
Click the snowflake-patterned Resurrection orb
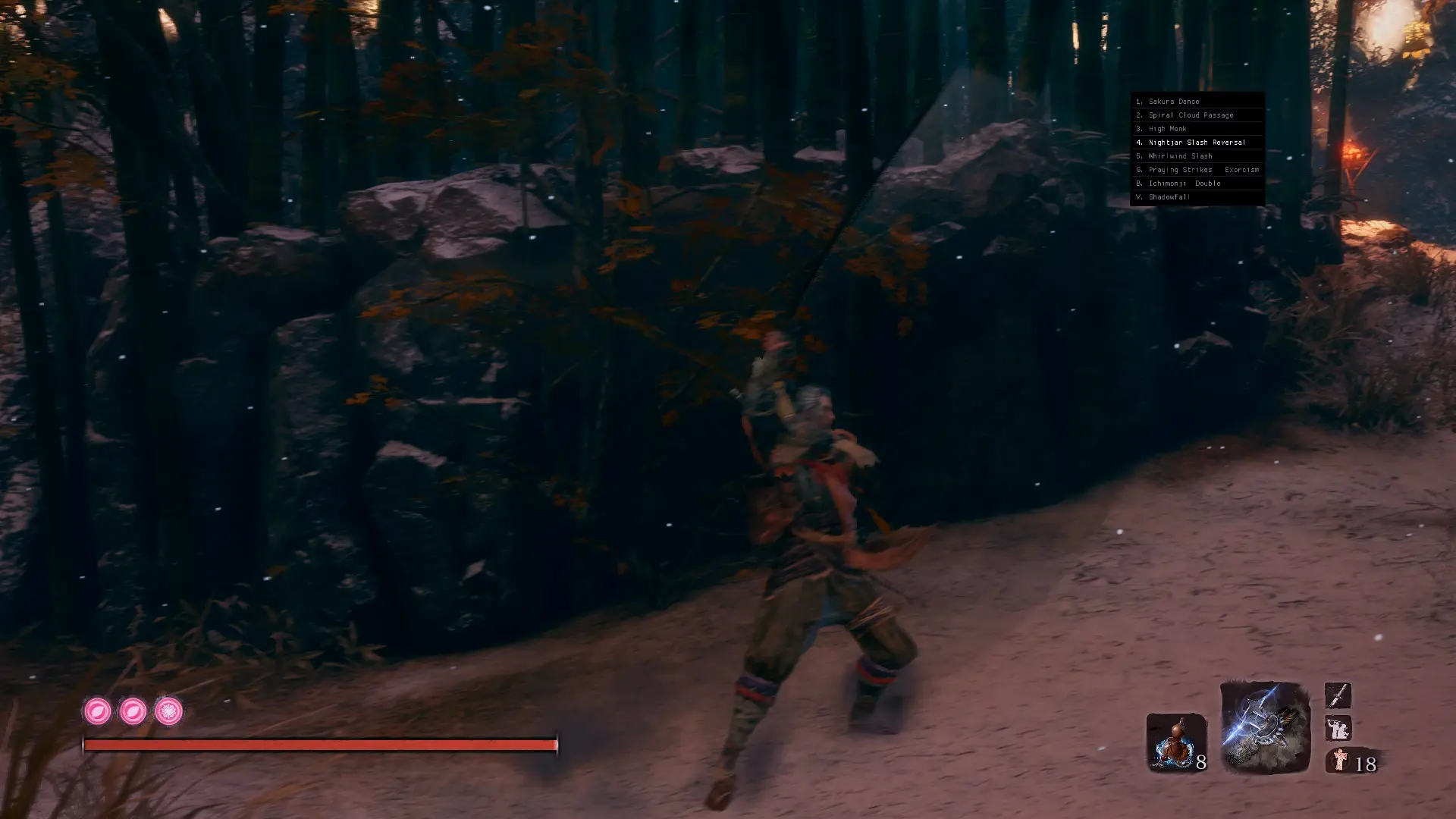(169, 711)
